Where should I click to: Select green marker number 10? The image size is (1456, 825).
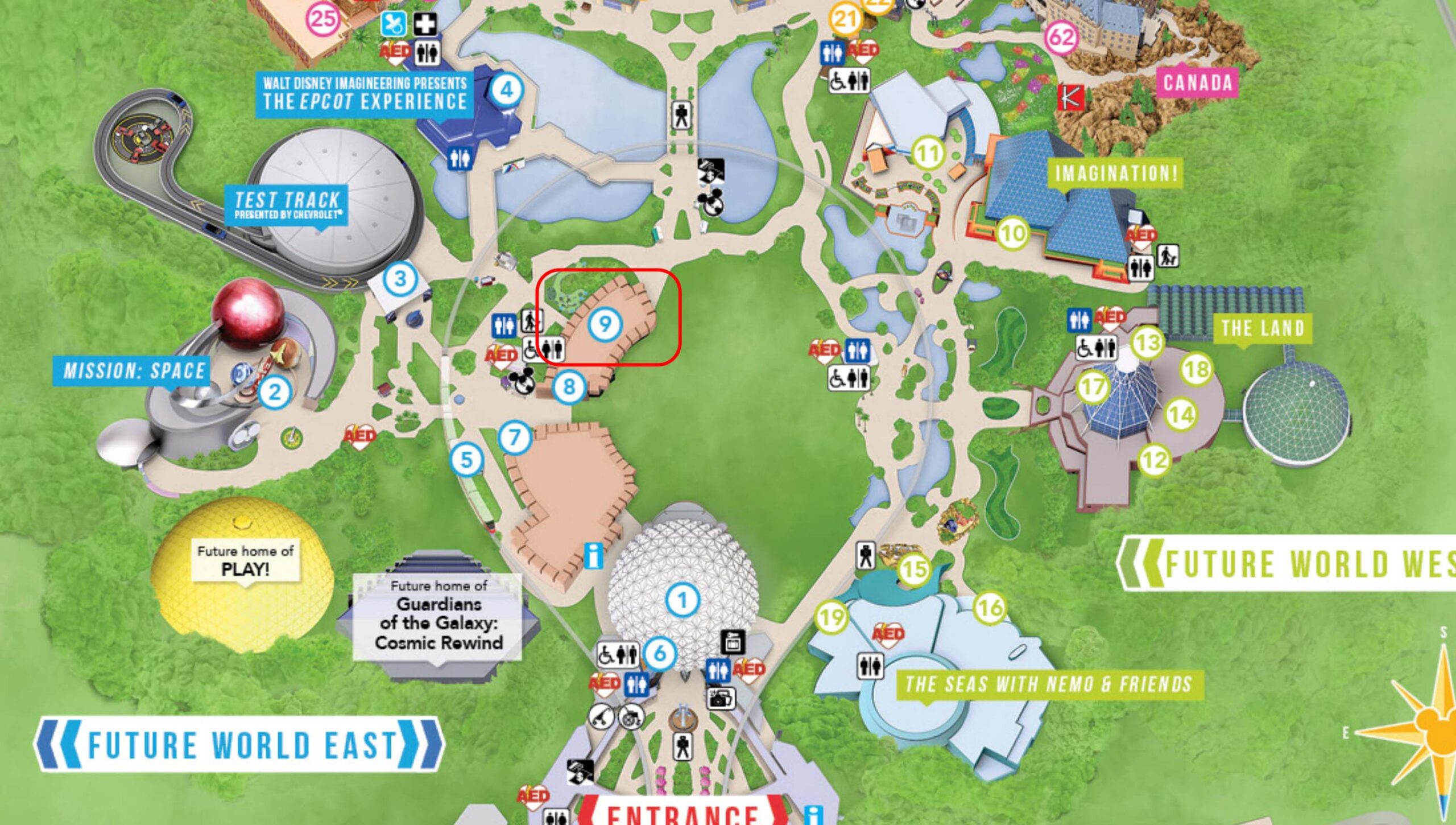[x=1012, y=233]
